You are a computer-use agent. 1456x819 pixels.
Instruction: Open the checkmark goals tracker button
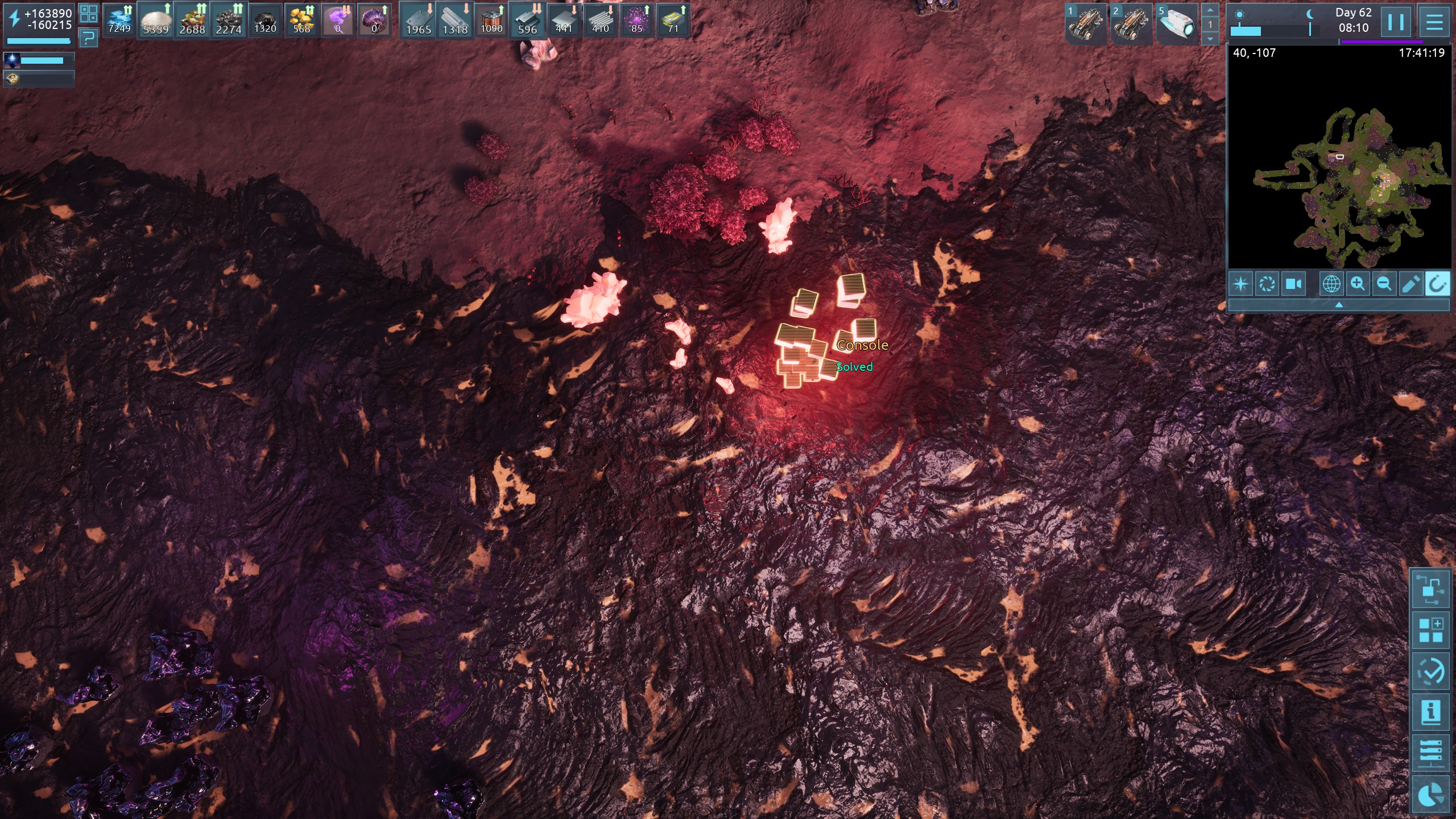[x=1431, y=671]
